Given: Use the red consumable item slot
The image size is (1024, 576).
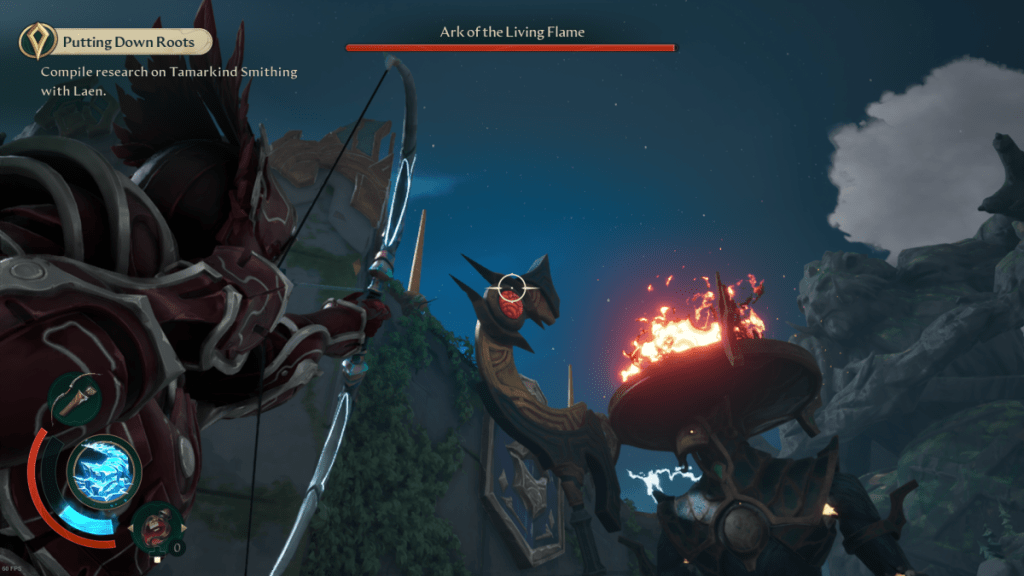Looking at the screenshot, I should (156, 526).
